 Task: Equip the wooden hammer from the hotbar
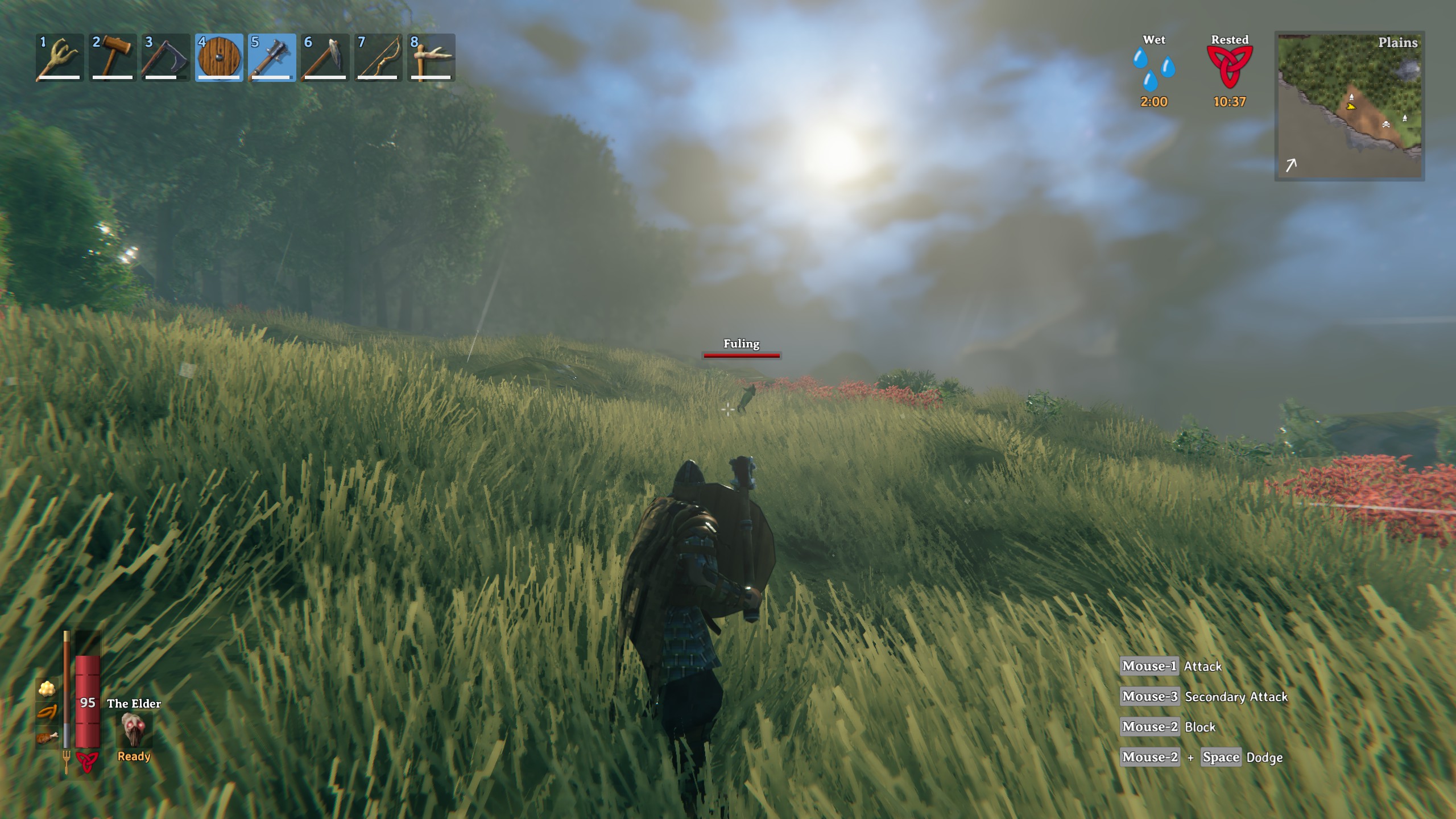coord(112,58)
